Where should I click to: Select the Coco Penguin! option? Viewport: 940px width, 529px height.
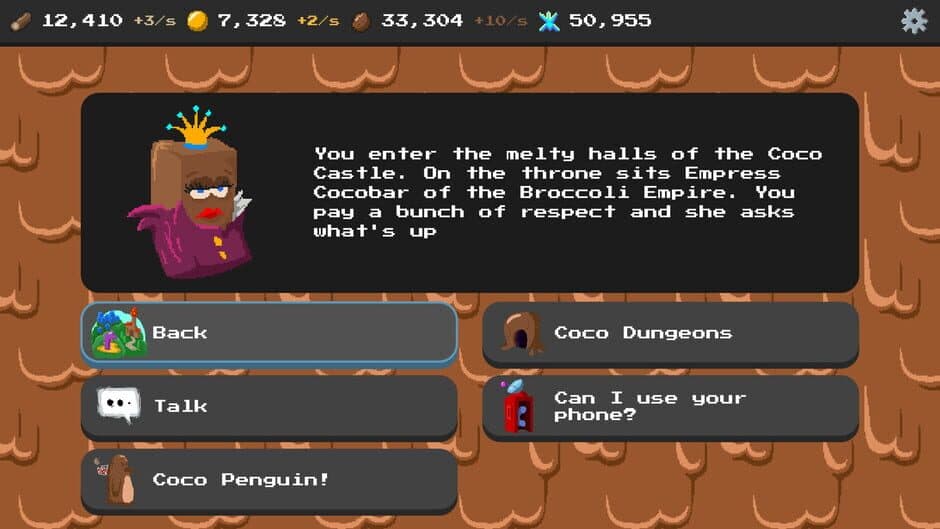(268, 480)
